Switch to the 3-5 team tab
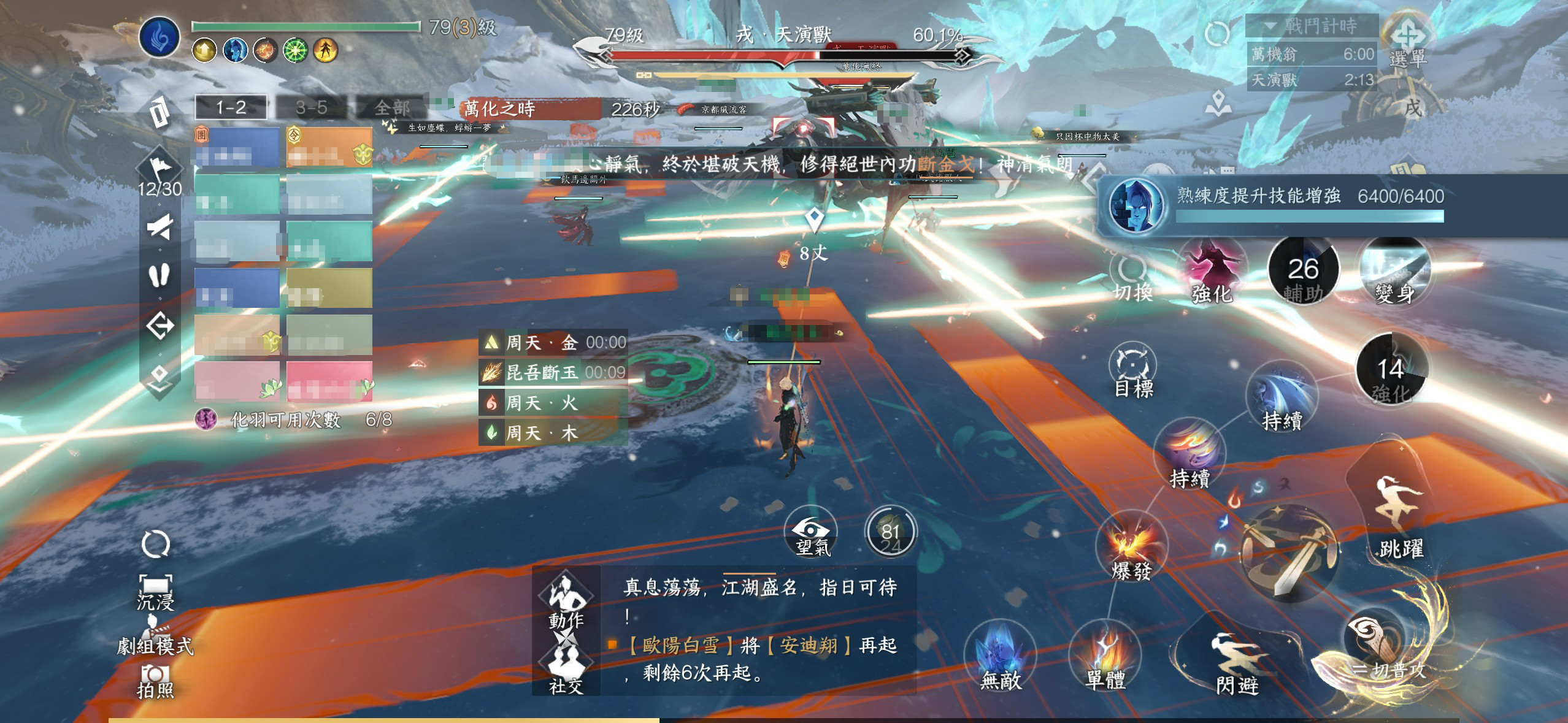This screenshot has width=1568, height=723. click(311, 108)
